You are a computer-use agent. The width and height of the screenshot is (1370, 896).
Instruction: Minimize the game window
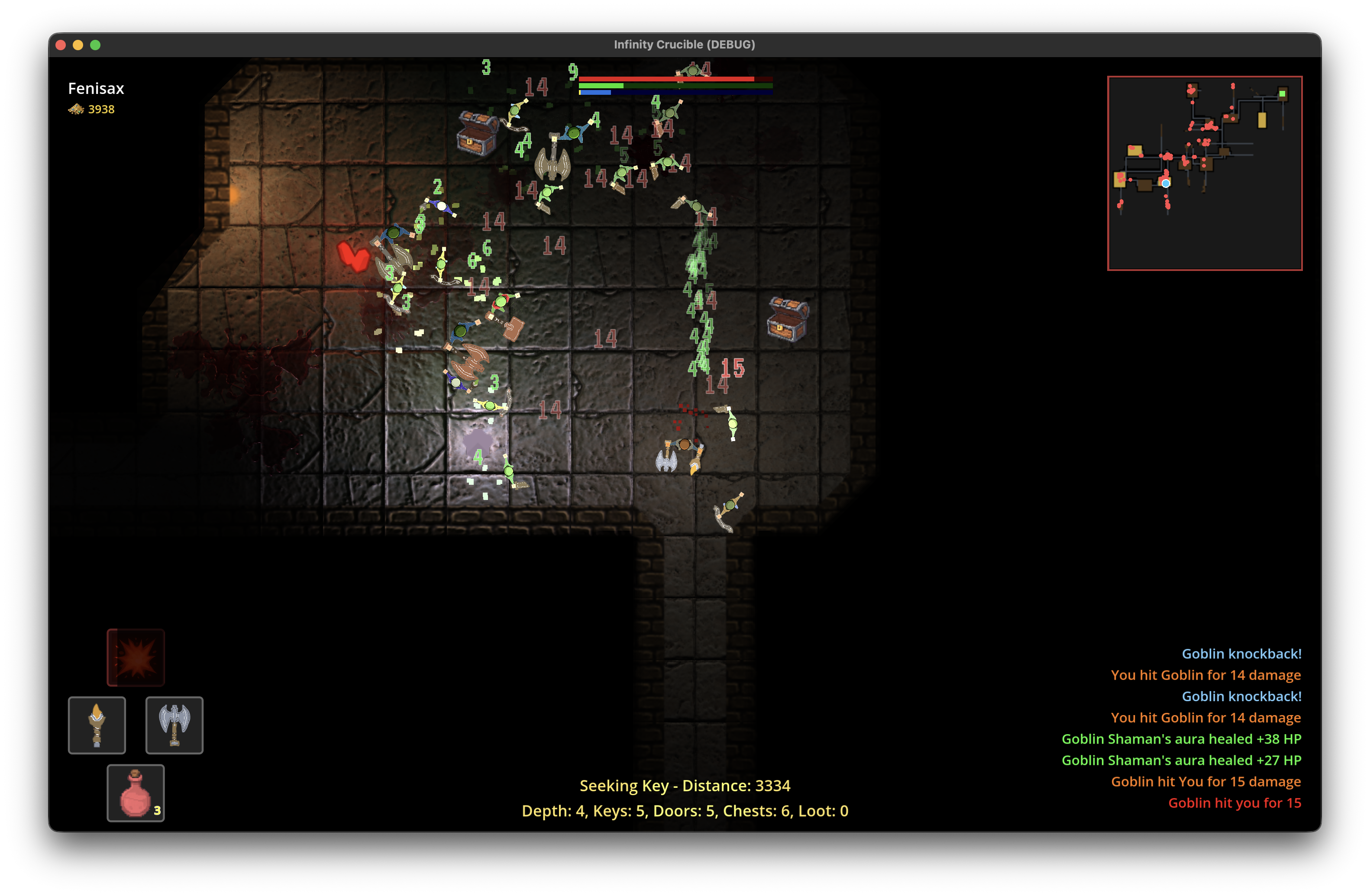click(x=78, y=45)
